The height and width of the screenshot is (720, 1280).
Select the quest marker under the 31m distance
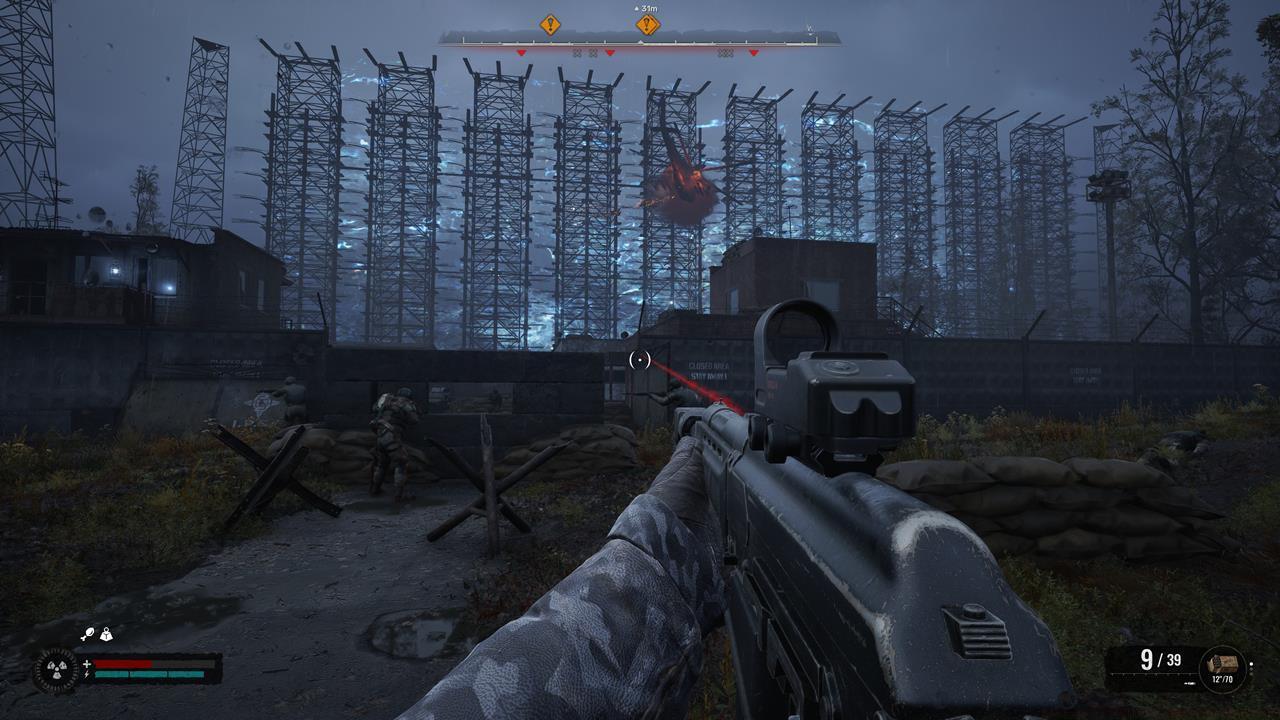pyautogui.click(x=648, y=24)
